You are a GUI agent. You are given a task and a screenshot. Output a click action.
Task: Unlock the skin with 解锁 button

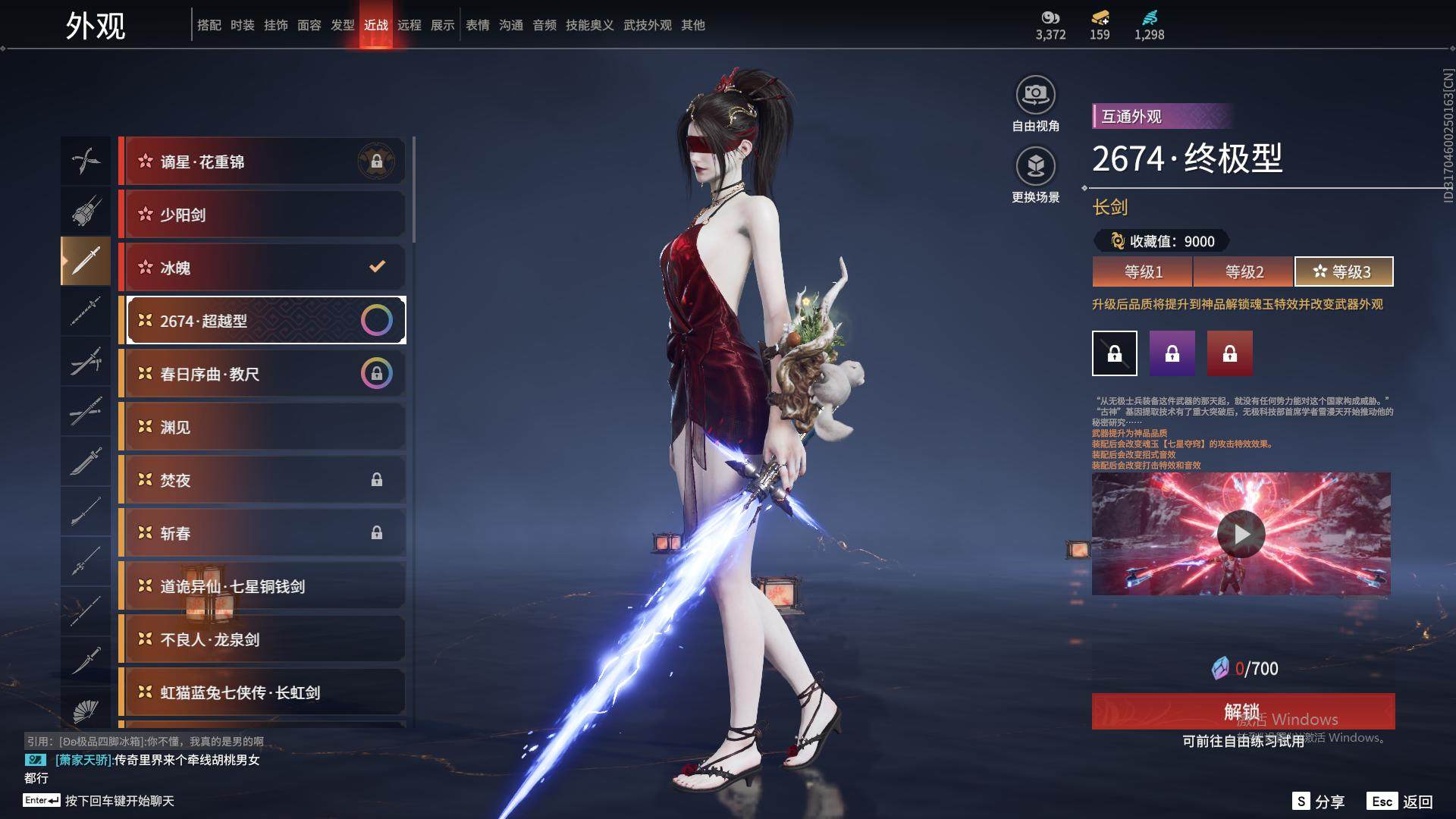click(1242, 711)
